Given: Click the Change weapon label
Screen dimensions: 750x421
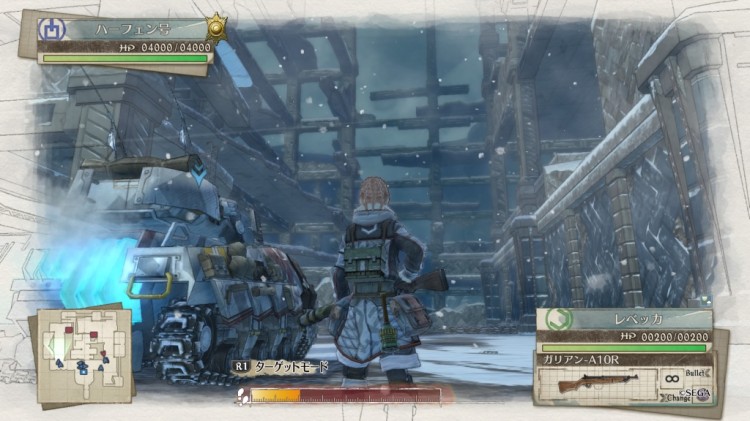Looking at the screenshot, I should (675, 399).
